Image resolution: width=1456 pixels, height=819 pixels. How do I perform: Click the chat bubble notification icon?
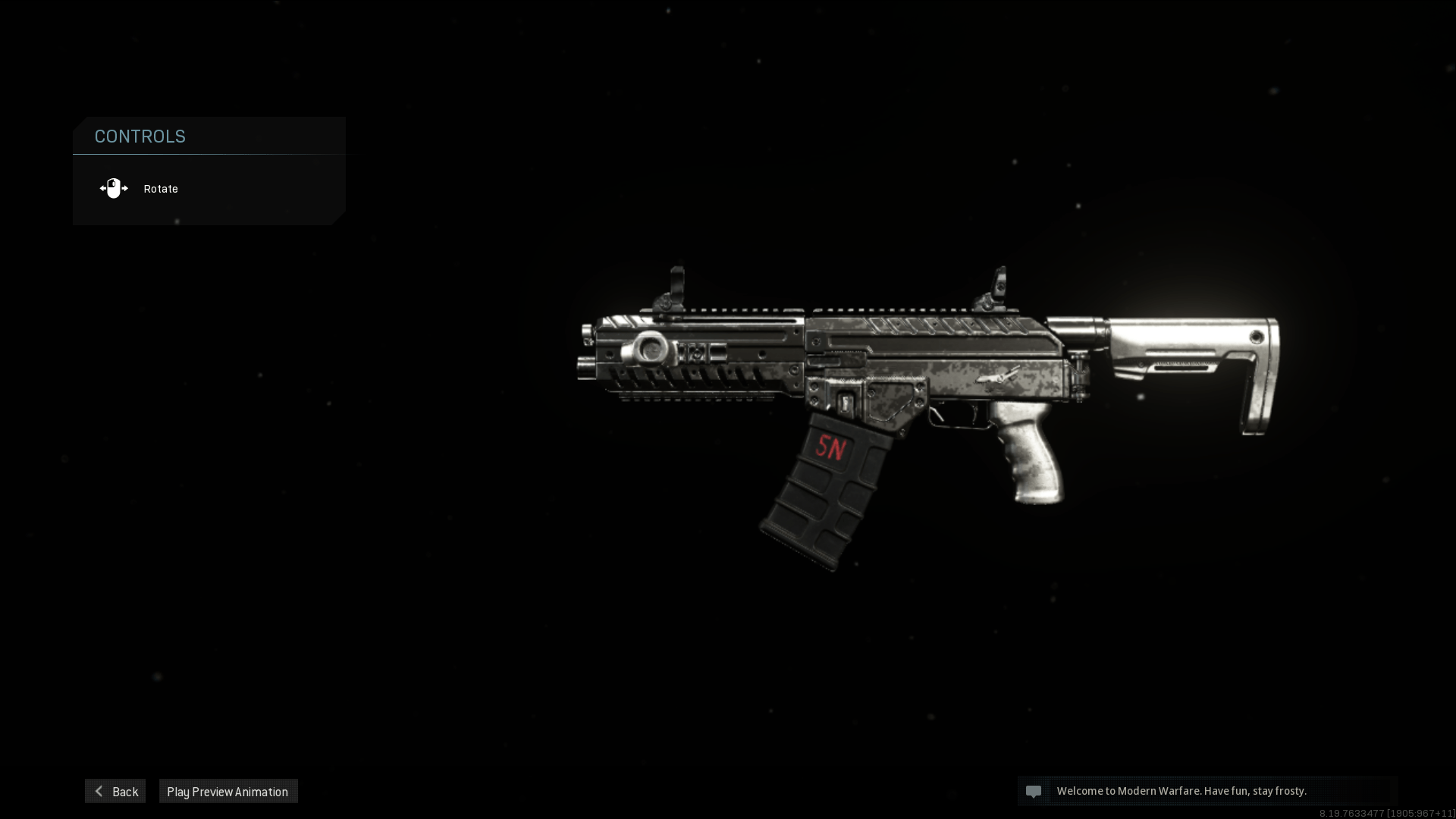pos(1035,791)
